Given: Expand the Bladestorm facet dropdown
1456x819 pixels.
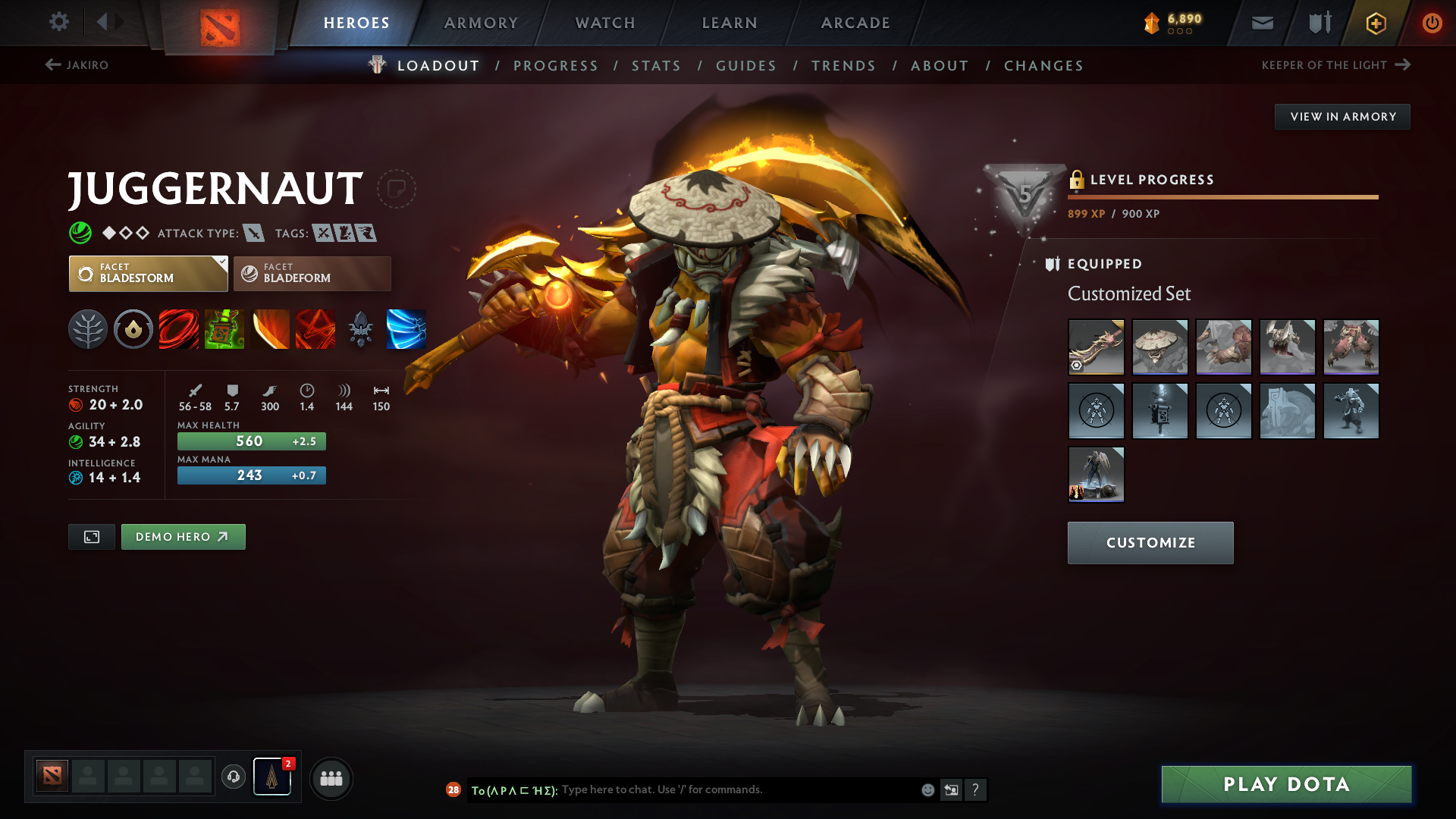Looking at the screenshot, I should click(x=221, y=262).
